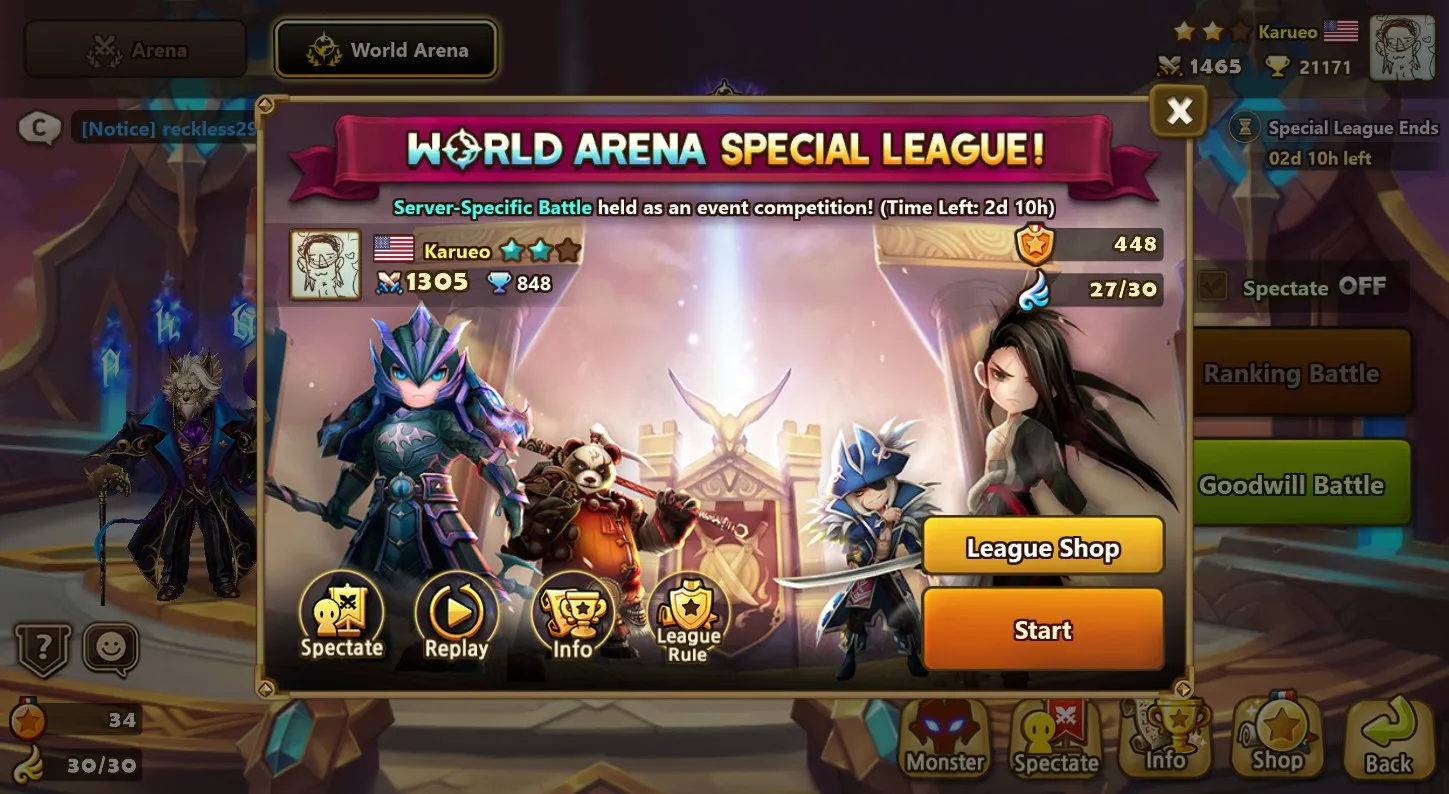Open the bottom Spectate battles icon
1449x794 pixels.
[x=1054, y=737]
